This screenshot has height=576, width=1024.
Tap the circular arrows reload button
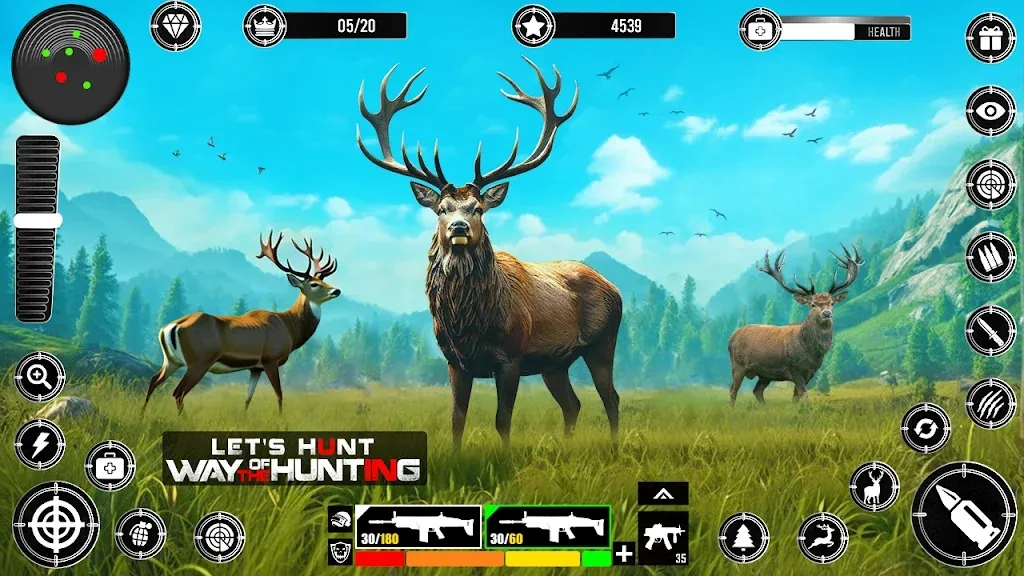(x=926, y=428)
